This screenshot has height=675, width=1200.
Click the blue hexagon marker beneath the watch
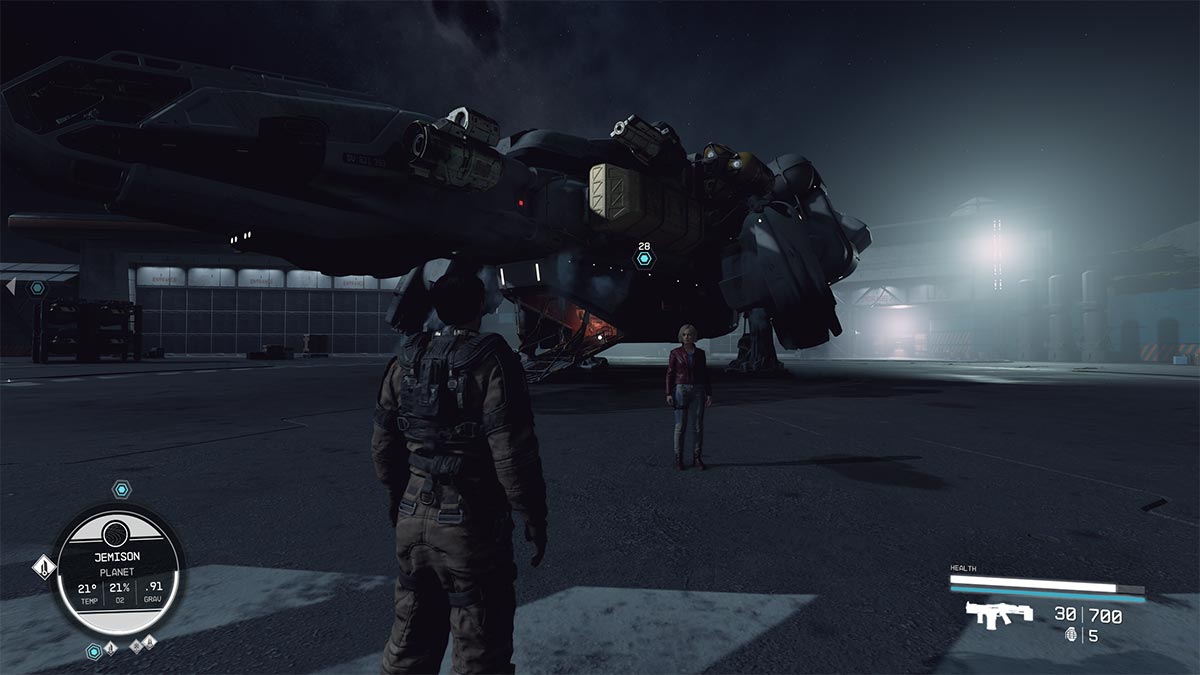[94, 651]
